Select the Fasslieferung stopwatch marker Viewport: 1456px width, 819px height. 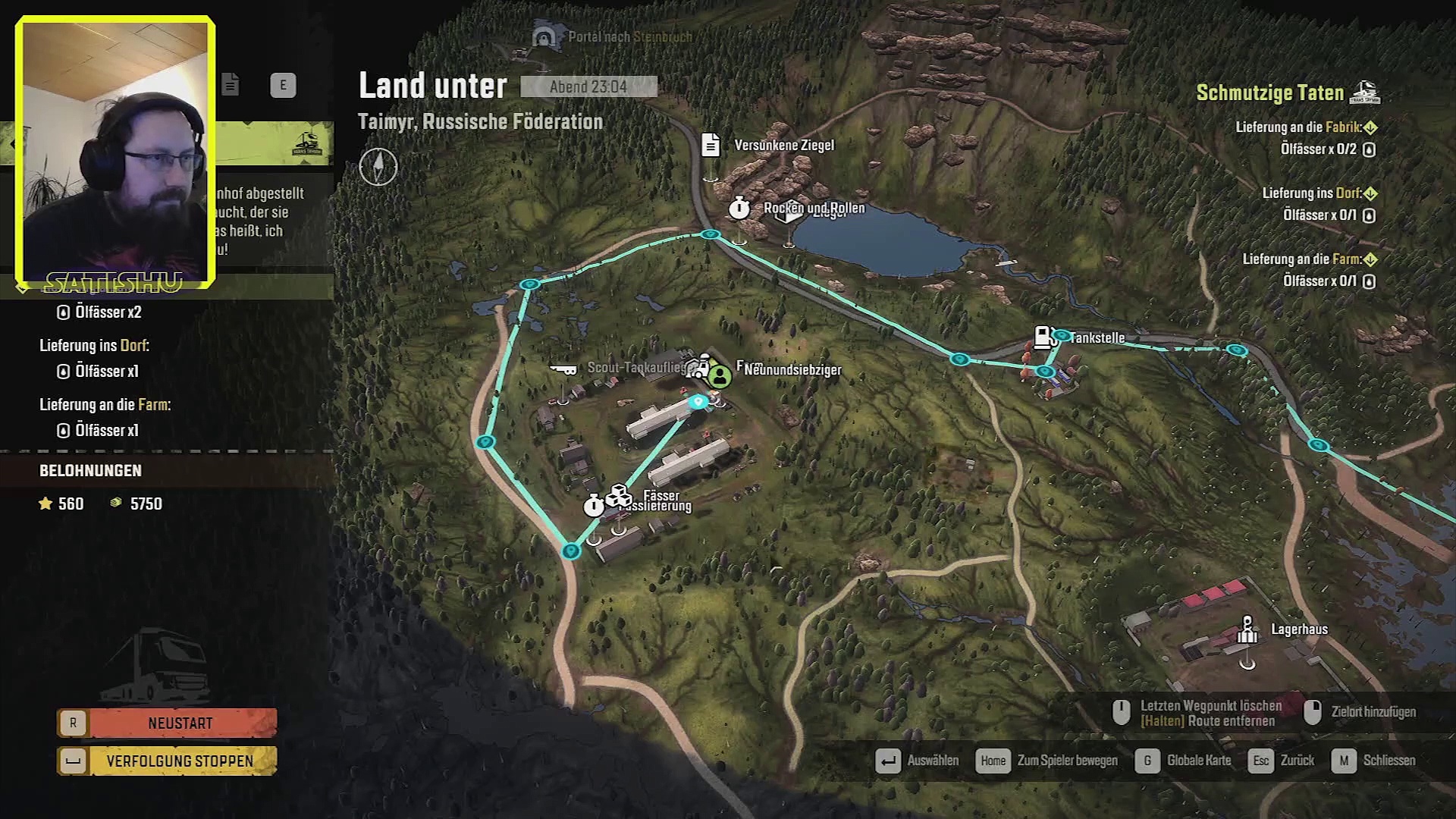594,505
